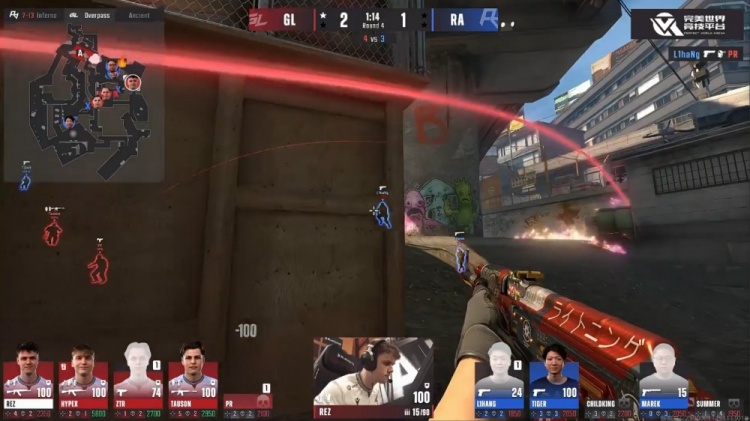Choose ZTR's player card
The image size is (750, 421).
138,375
